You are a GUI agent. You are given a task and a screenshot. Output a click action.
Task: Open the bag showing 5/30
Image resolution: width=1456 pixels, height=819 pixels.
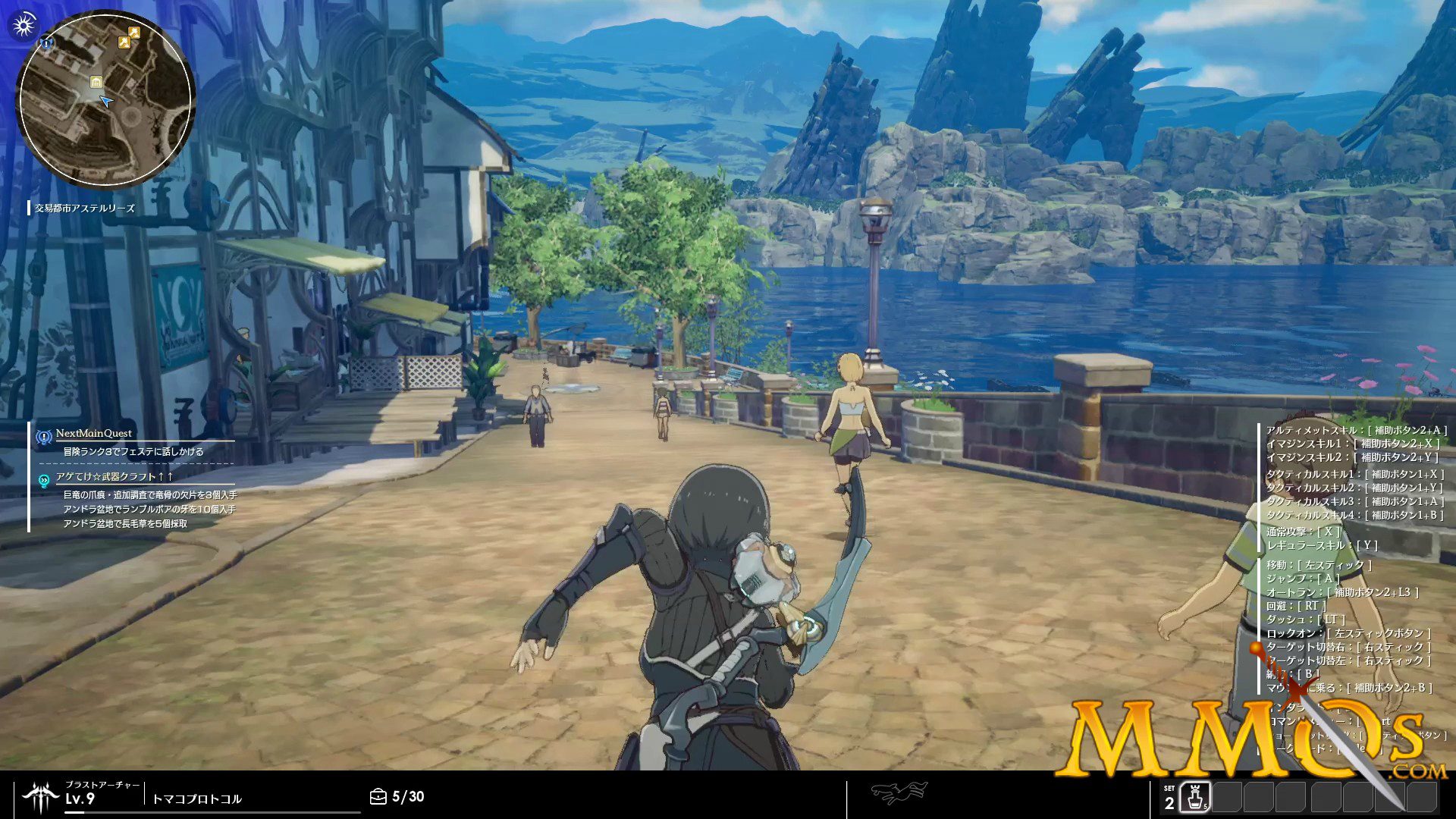[378, 796]
